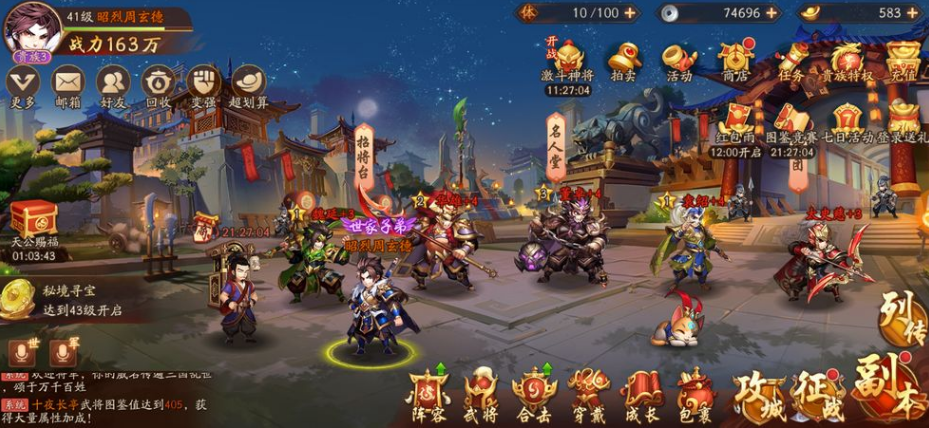Open the 邮箱 mailbox
The height and width of the screenshot is (428, 929).
pyautogui.click(x=67, y=82)
